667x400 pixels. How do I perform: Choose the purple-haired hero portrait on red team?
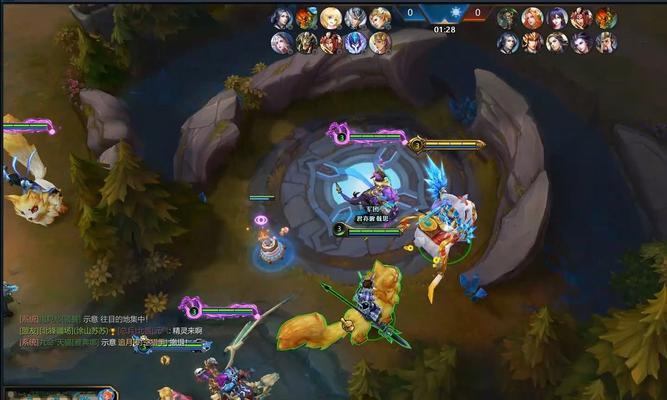tap(557, 18)
